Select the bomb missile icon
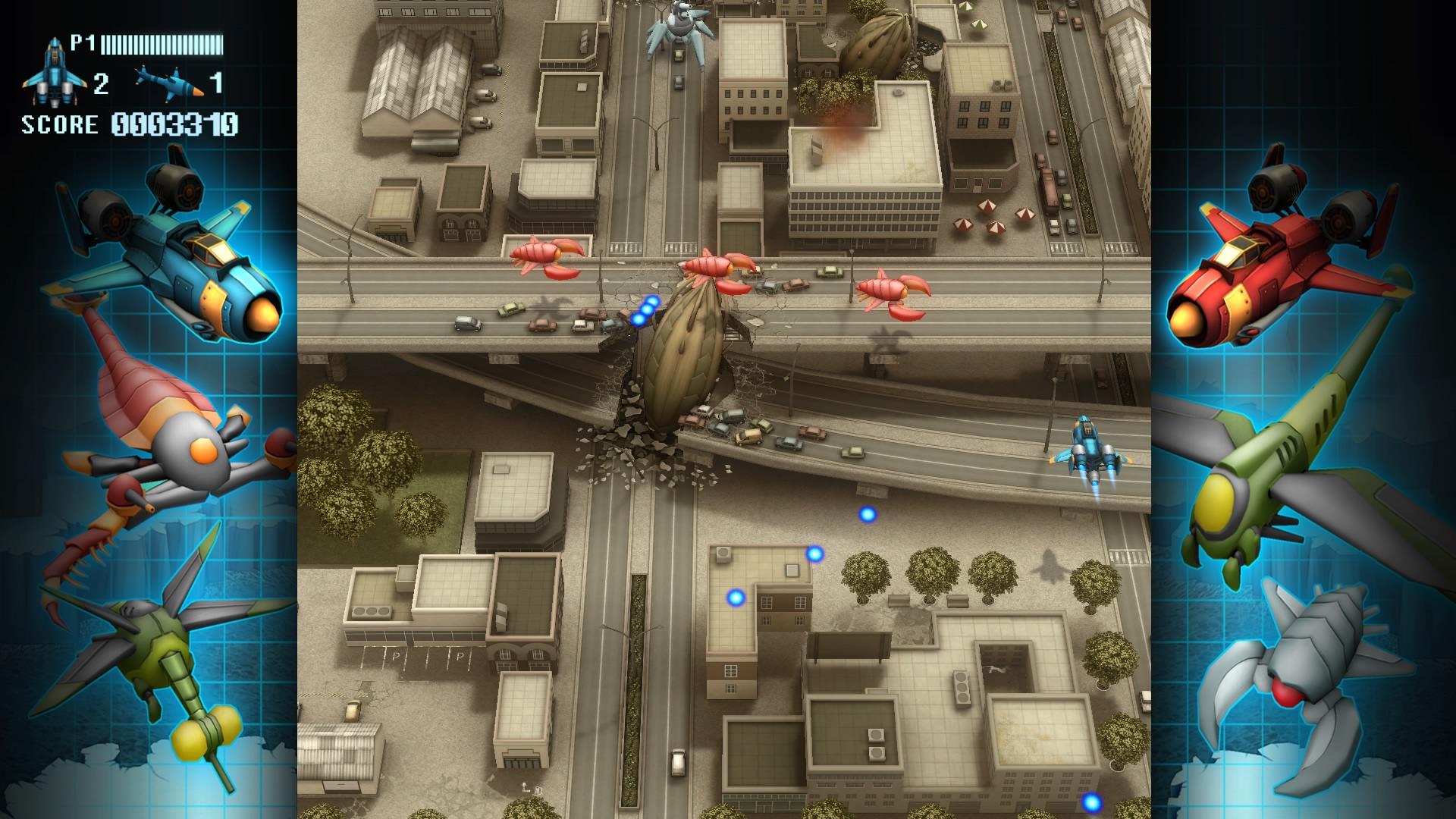Viewport: 1456px width, 819px height. click(x=170, y=81)
